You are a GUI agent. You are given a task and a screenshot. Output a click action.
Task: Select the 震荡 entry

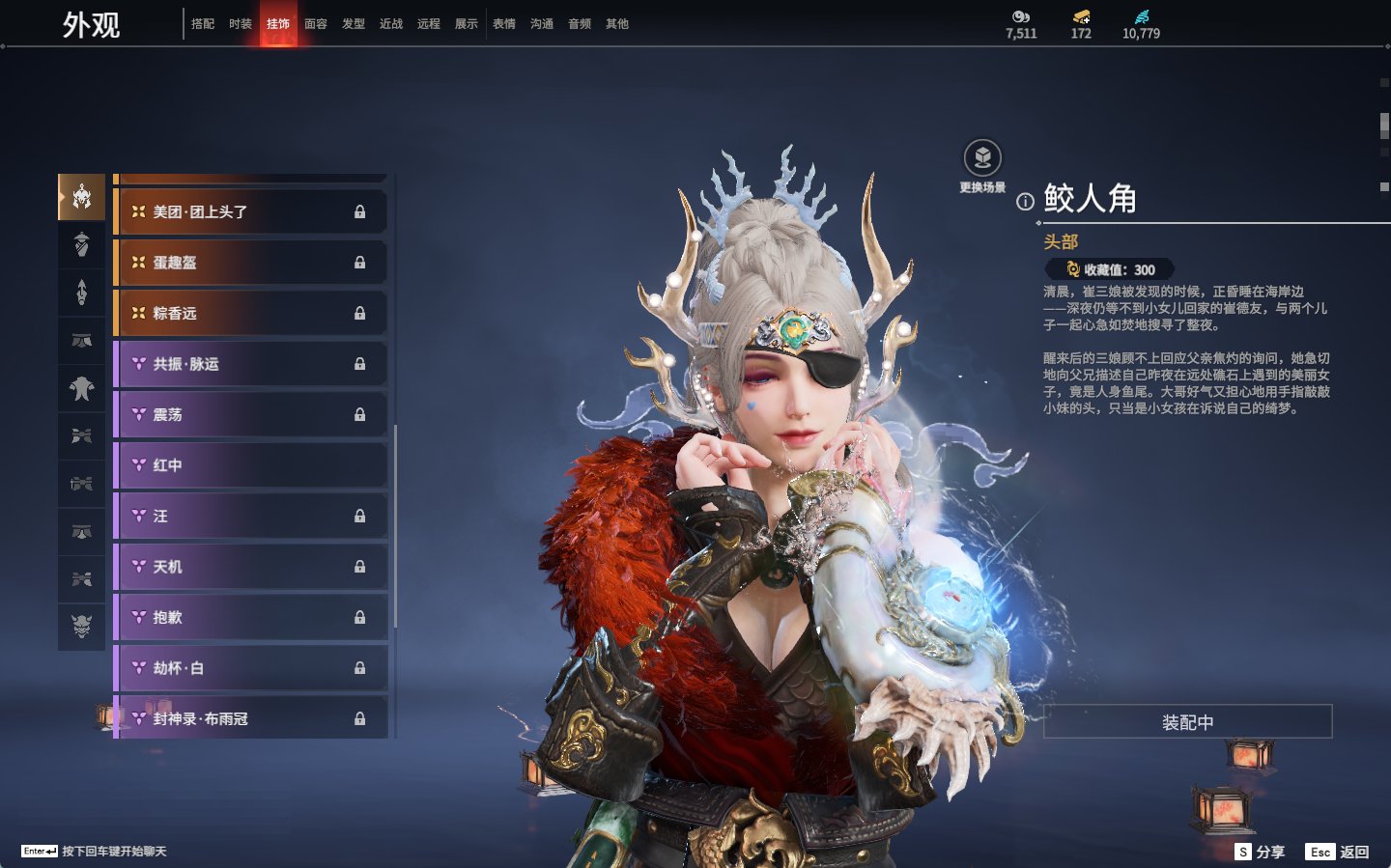(250, 415)
